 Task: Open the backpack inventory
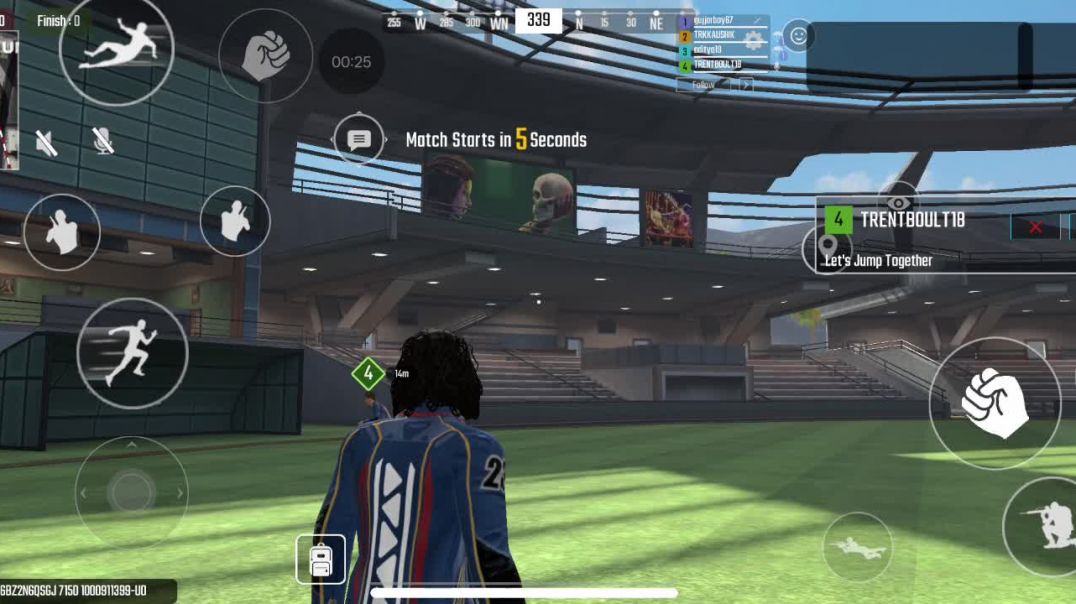click(x=320, y=560)
